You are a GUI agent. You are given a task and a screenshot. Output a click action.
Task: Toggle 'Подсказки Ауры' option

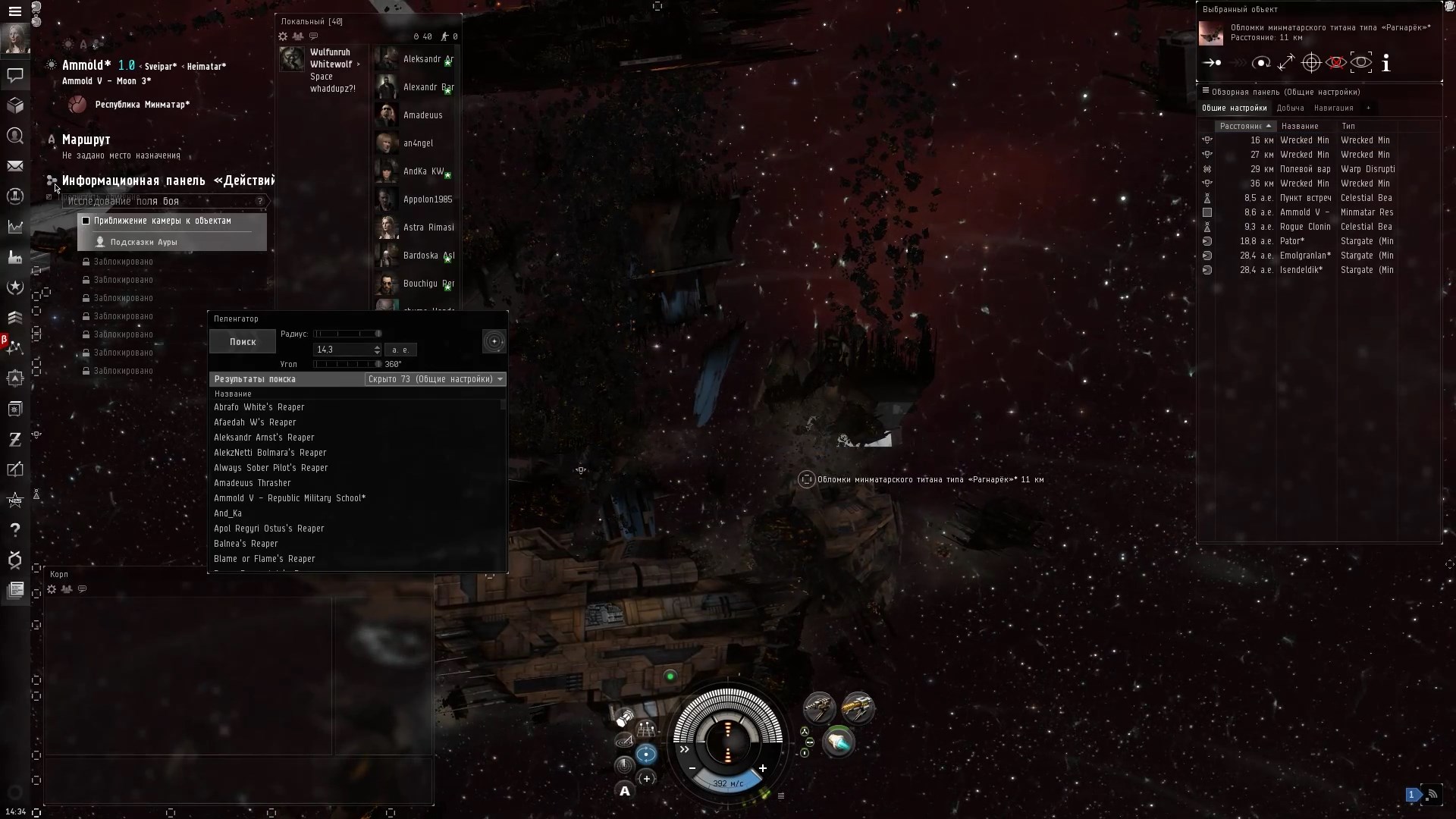pyautogui.click(x=144, y=241)
